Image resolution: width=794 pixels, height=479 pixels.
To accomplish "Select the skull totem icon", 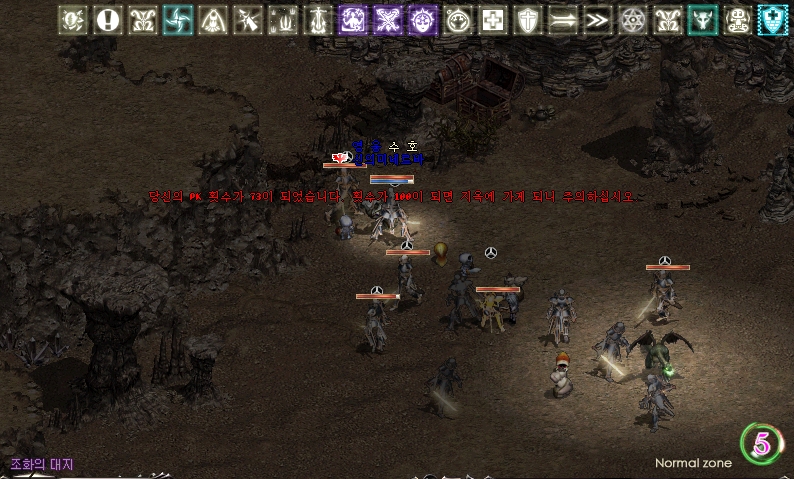I will [738, 19].
